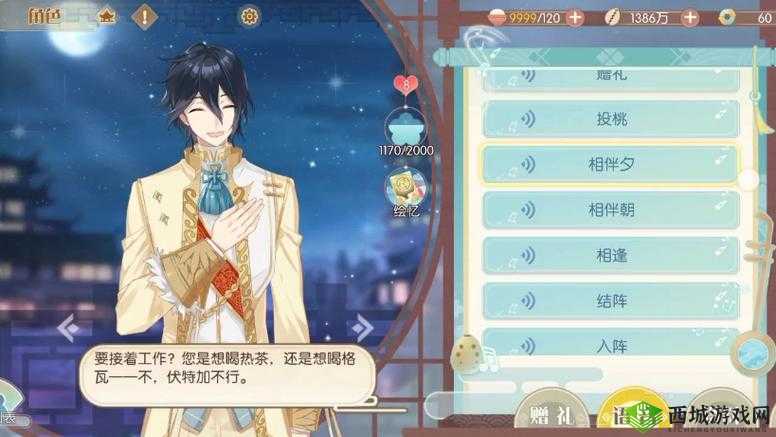This screenshot has height=437, width=776.
Task: Add stamina with the plus button
Action: 574,17
